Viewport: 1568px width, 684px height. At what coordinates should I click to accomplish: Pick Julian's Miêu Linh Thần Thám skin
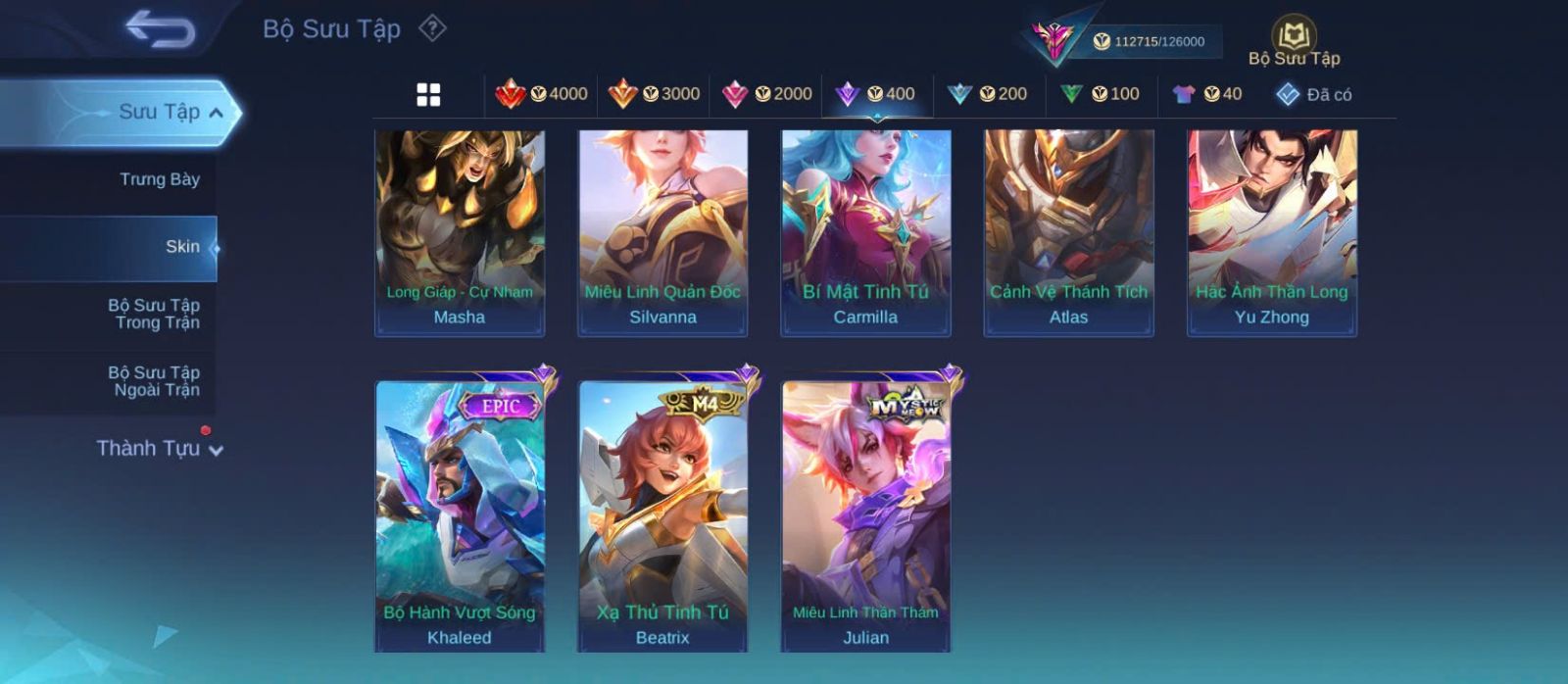point(865,514)
